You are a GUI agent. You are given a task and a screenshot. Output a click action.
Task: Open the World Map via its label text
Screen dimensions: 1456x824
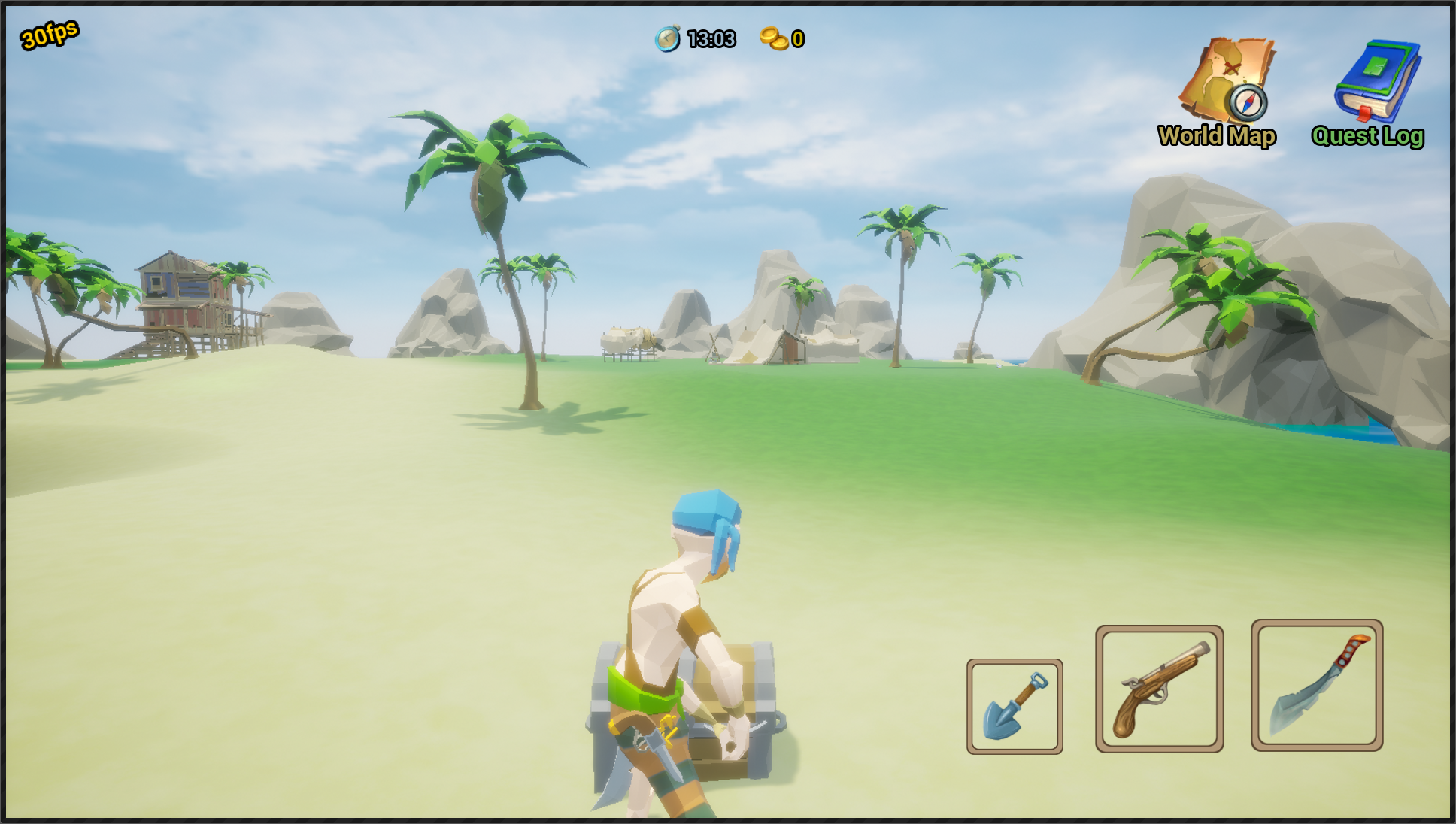click(1215, 137)
